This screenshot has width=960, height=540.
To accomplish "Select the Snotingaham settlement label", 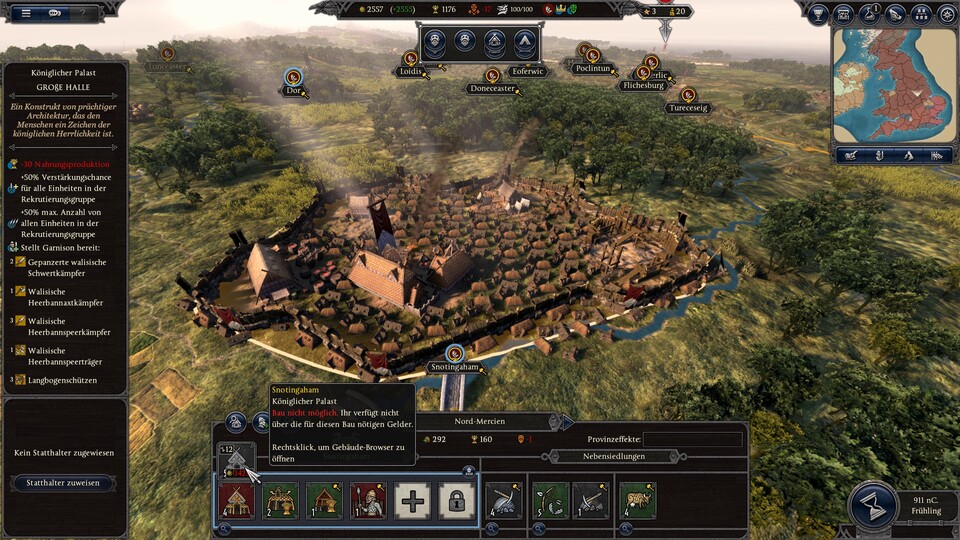I will 455,366.
